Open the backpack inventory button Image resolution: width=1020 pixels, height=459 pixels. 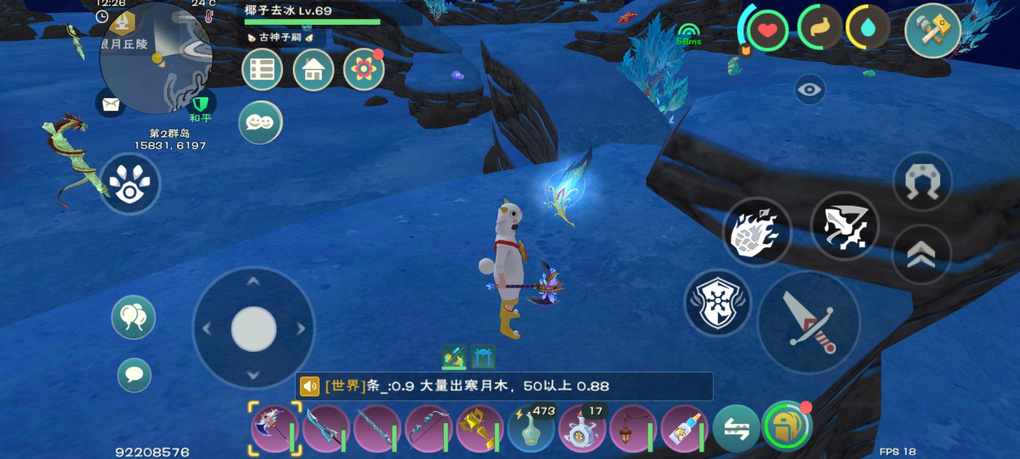click(786, 427)
